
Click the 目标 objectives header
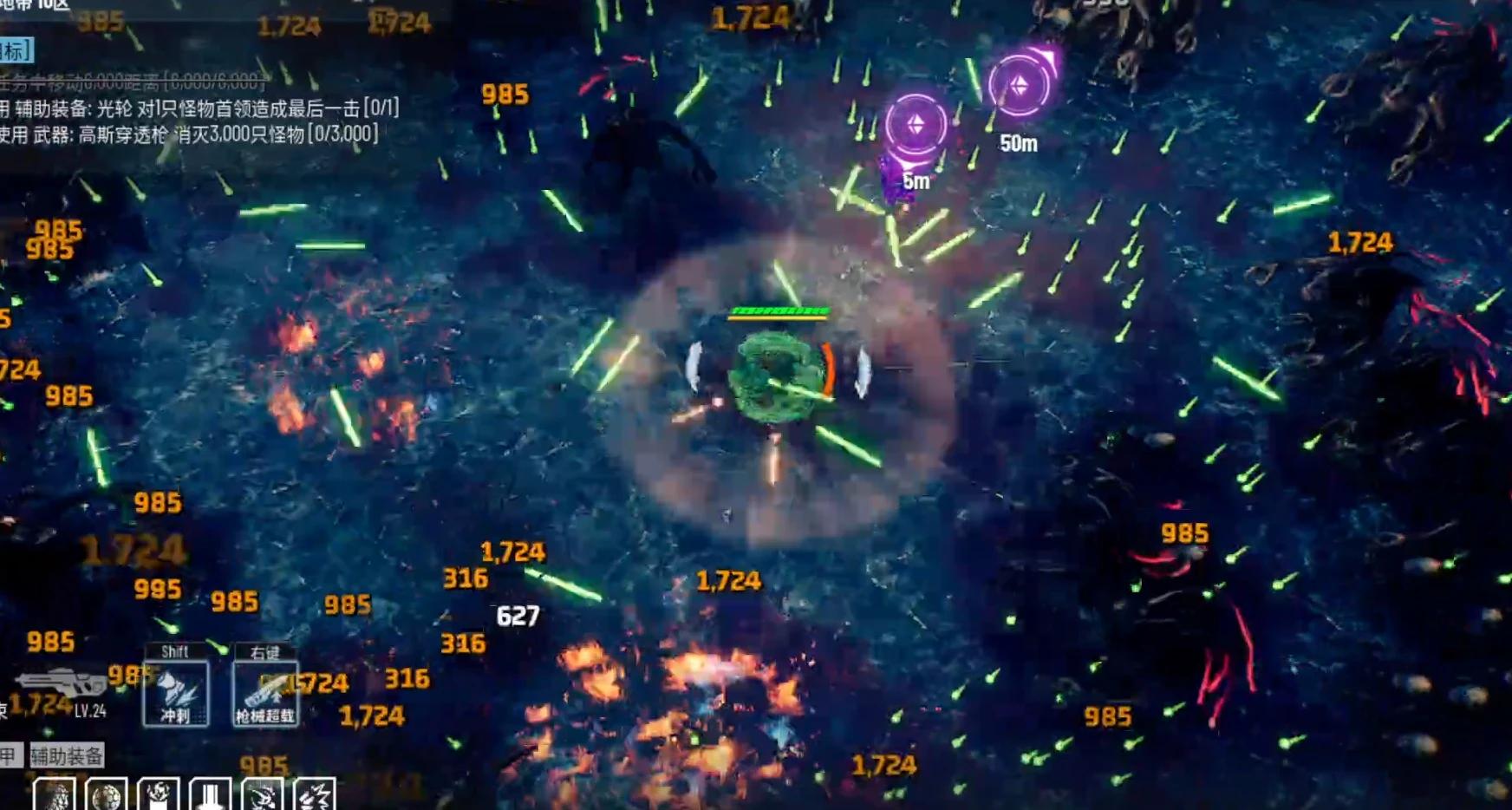tap(15, 50)
